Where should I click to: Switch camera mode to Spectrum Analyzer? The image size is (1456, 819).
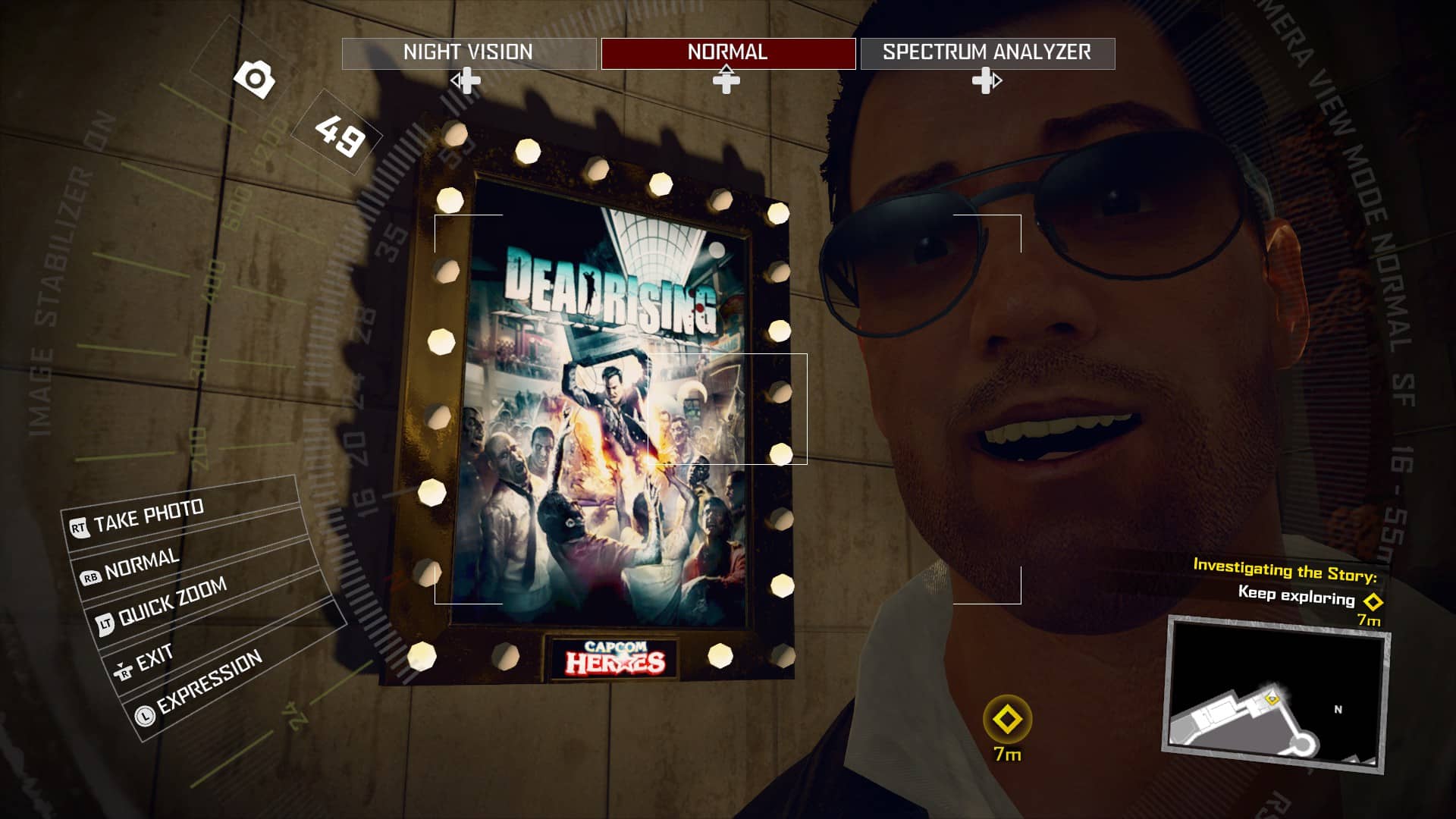[x=986, y=53]
